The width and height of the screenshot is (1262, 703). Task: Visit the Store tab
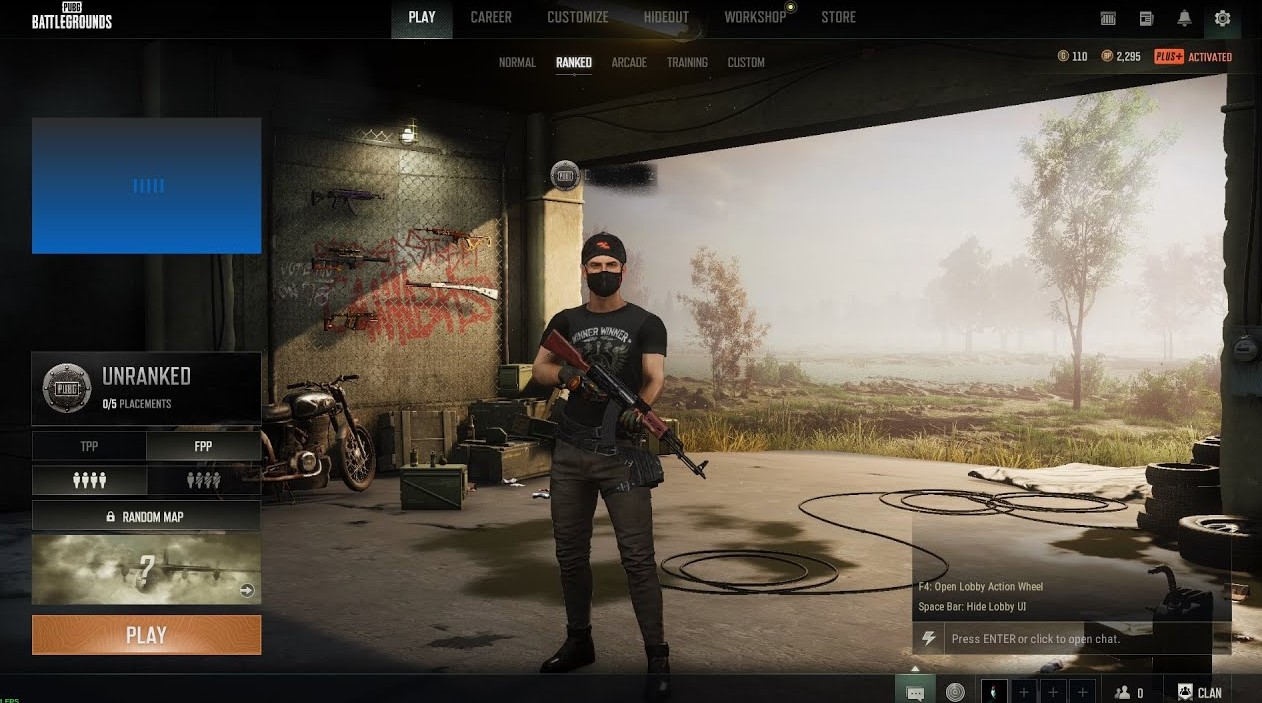tap(838, 17)
